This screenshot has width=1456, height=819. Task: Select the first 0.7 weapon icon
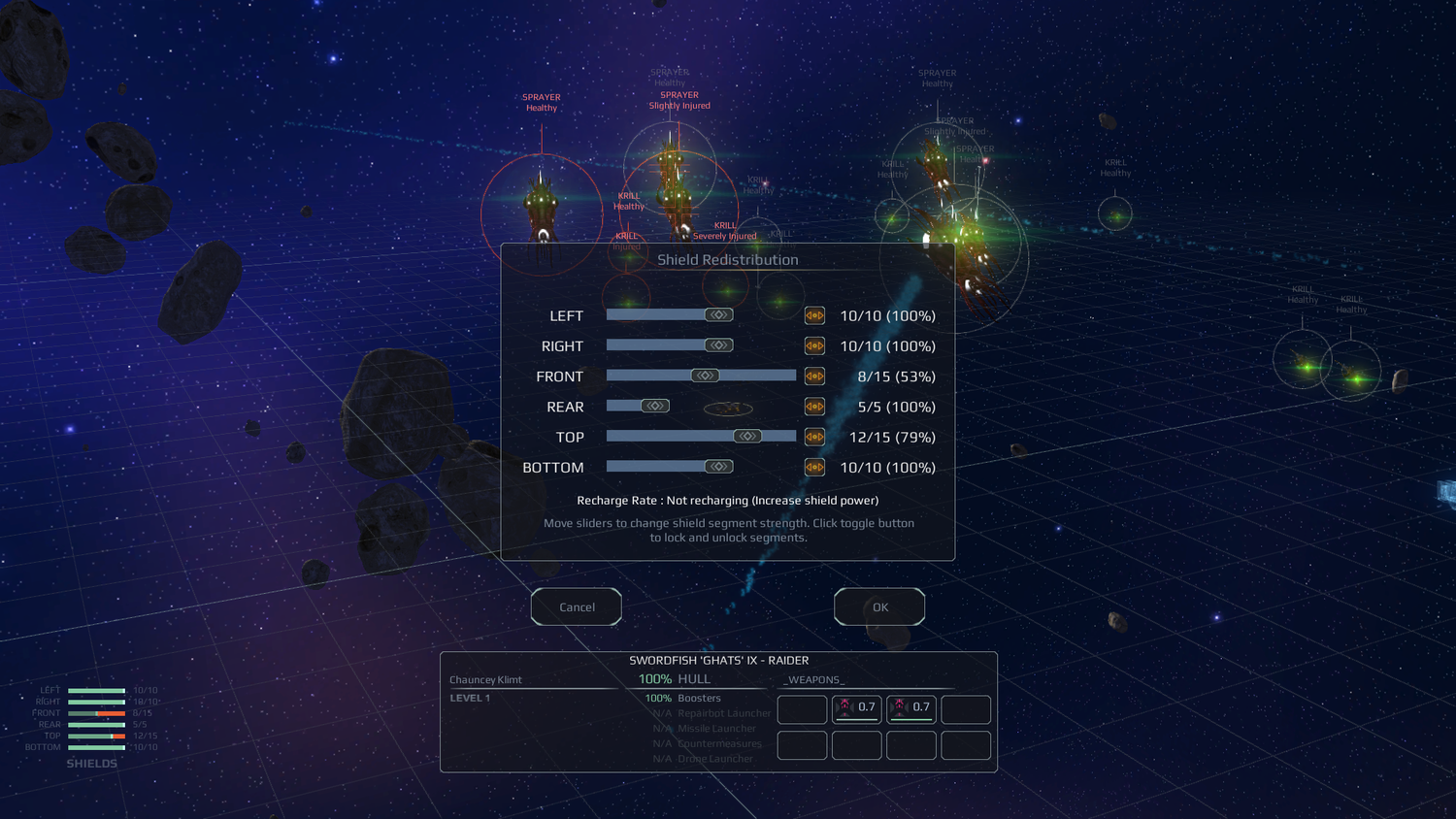click(x=857, y=709)
